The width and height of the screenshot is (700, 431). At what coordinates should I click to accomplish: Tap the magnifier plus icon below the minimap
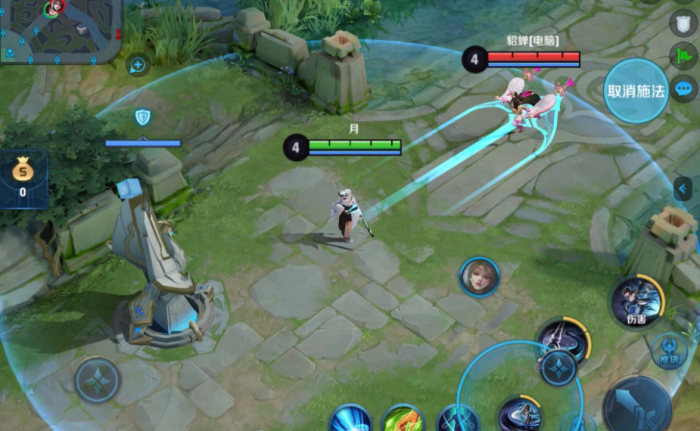point(137,65)
